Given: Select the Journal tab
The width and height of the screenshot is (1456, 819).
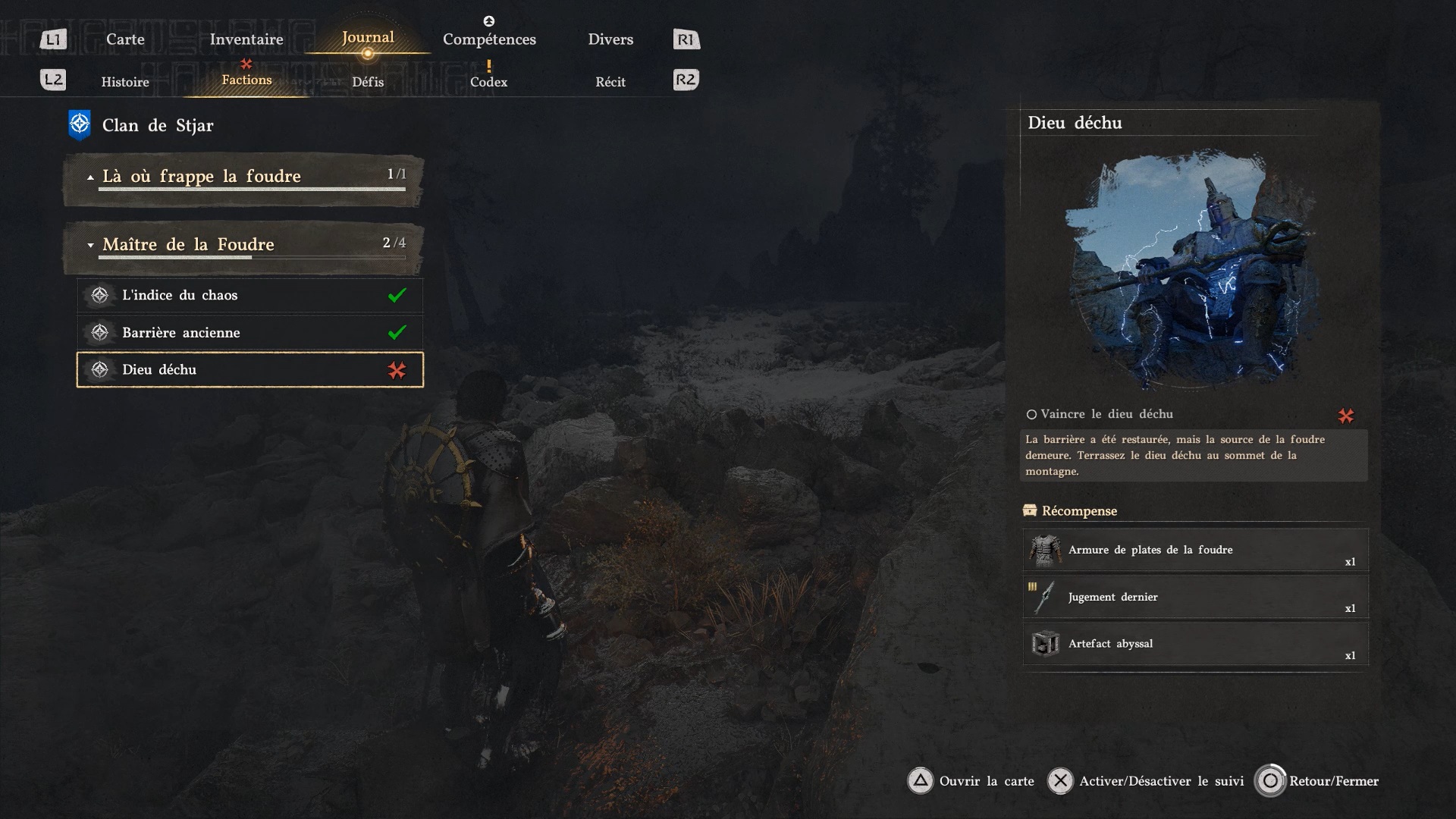Looking at the screenshot, I should [368, 38].
